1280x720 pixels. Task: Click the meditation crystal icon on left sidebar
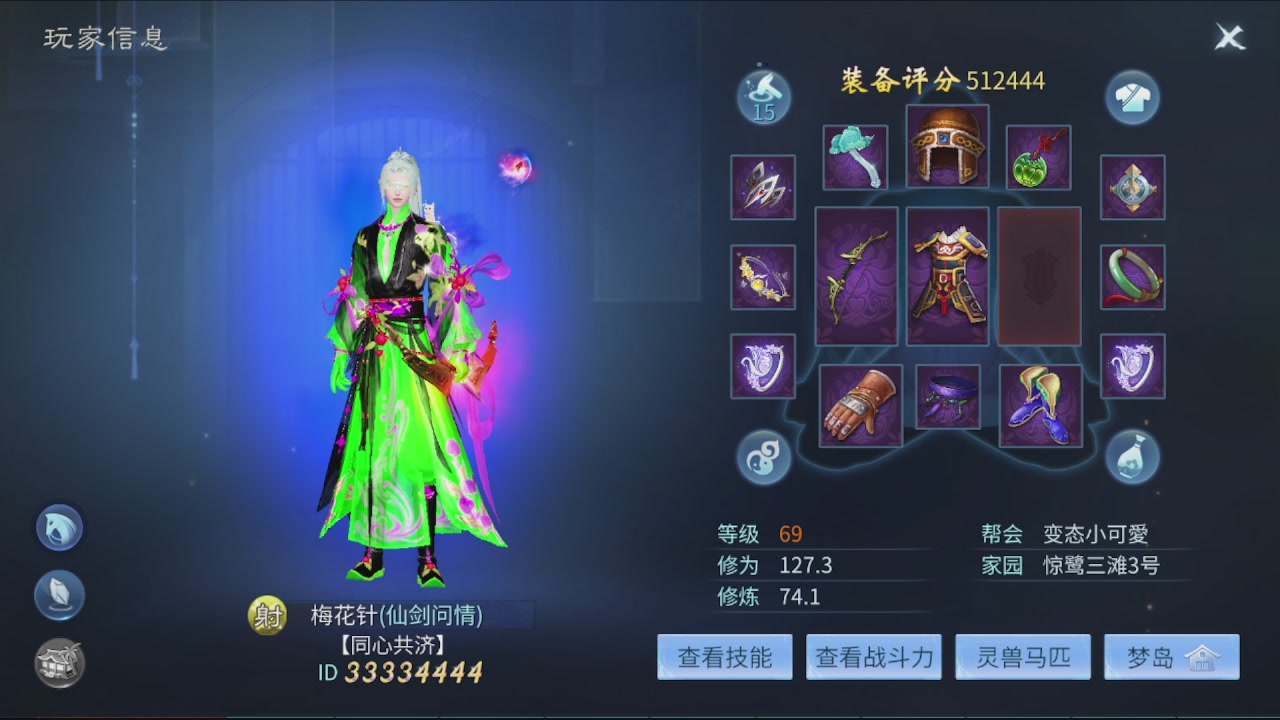point(58,593)
